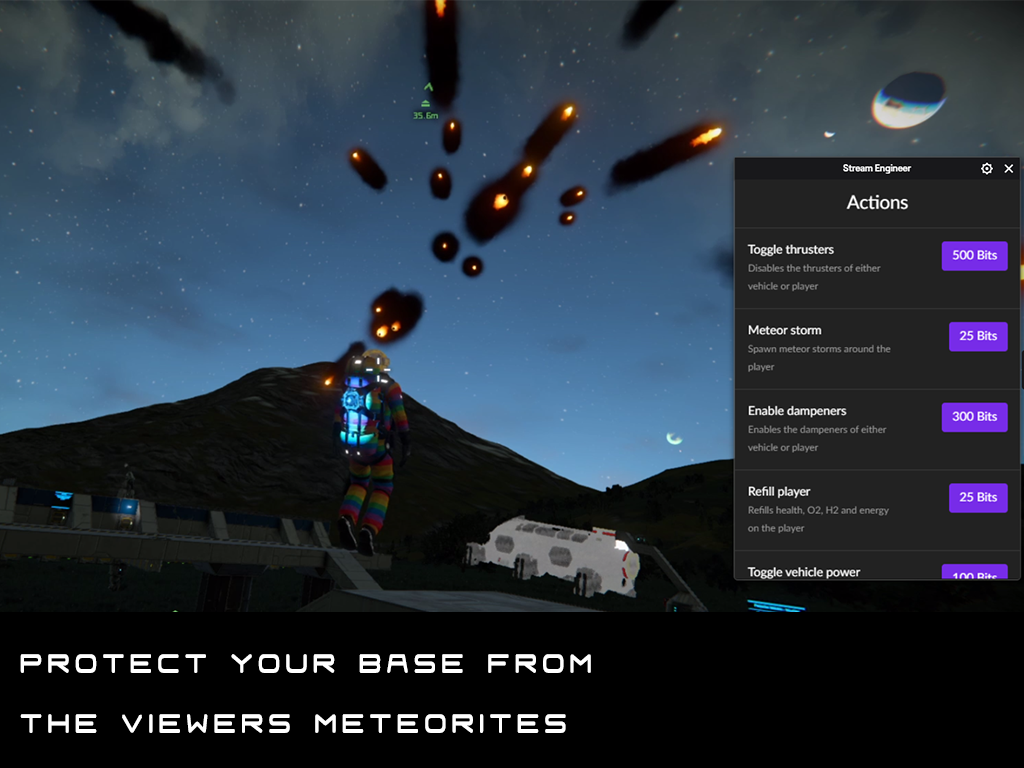
Task: Close the Stream Engineer panel
Action: pyautogui.click(x=1009, y=169)
